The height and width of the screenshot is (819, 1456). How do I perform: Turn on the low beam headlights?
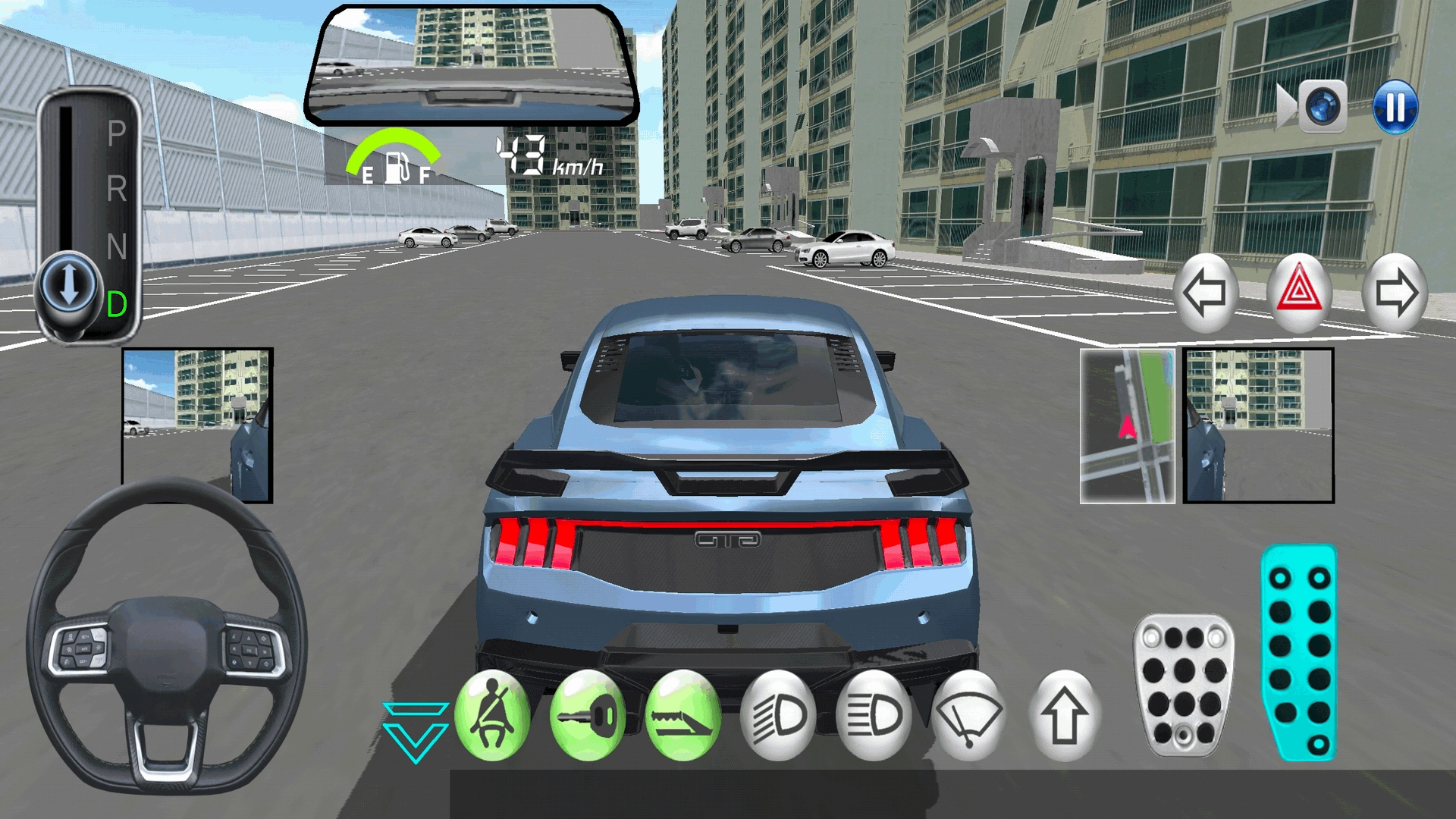tap(779, 716)
